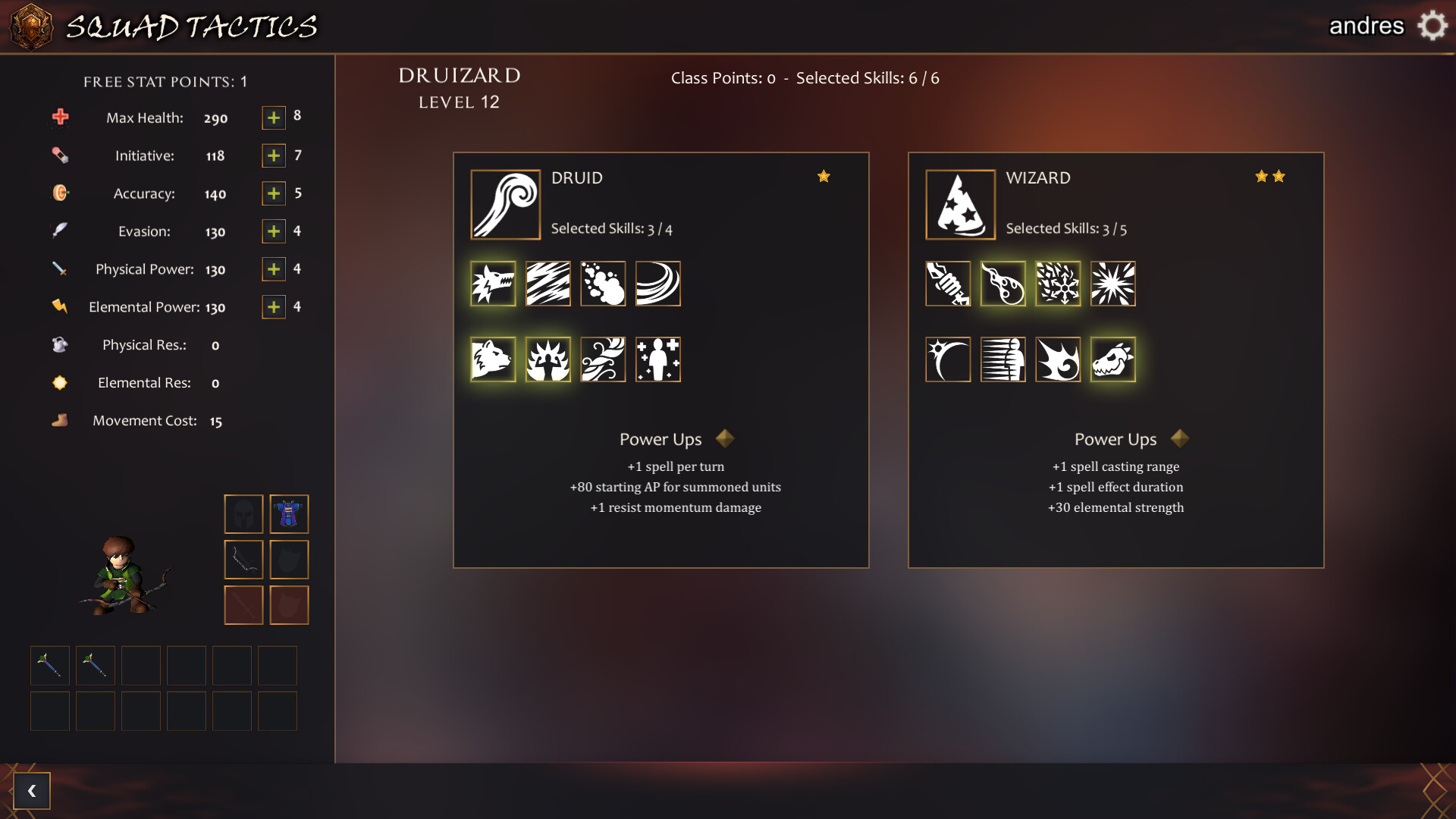Select the healing figure skill under Druid
This screenshot has width=1456, height=819.
657,359
